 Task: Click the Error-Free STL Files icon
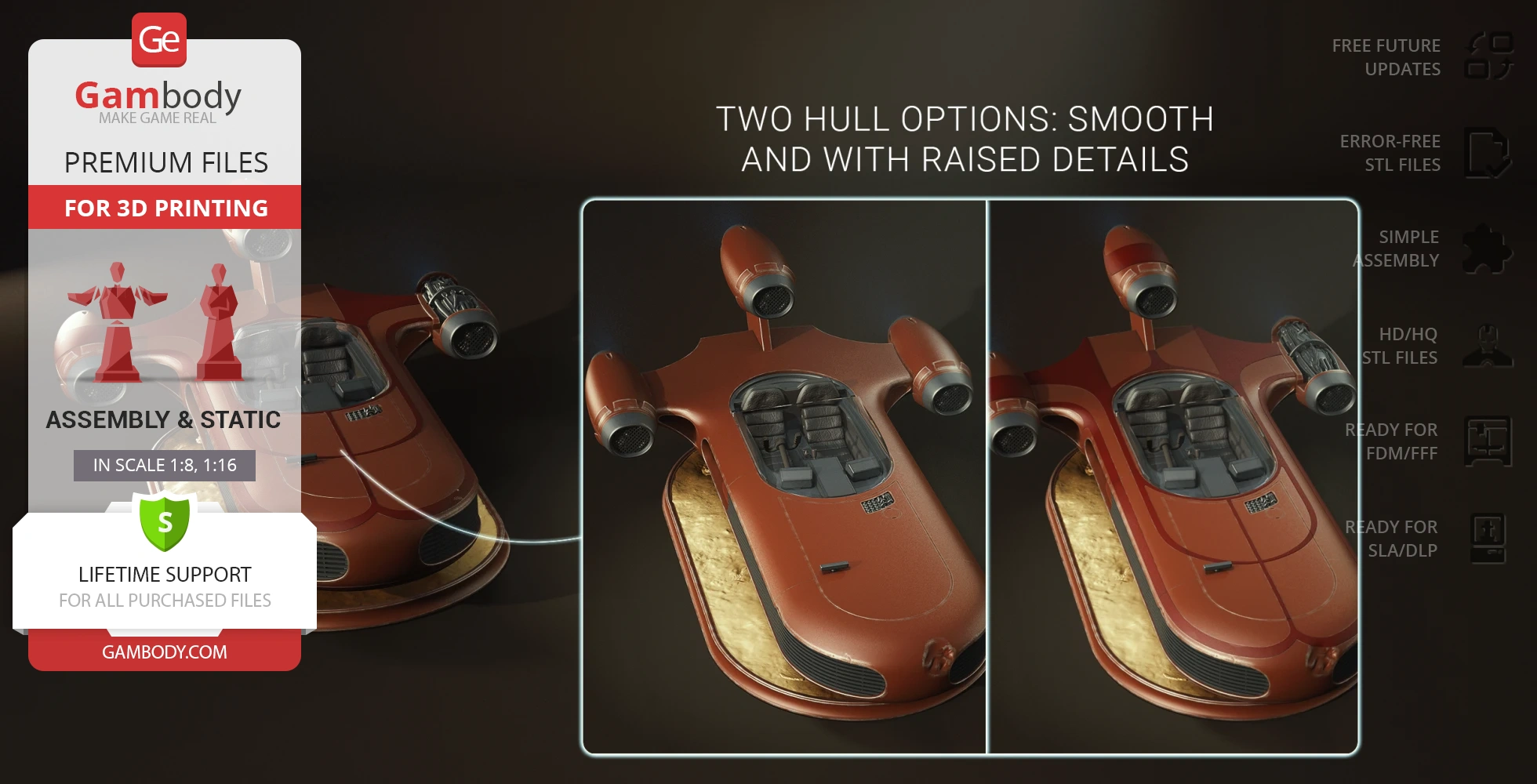coord(1488,153)
